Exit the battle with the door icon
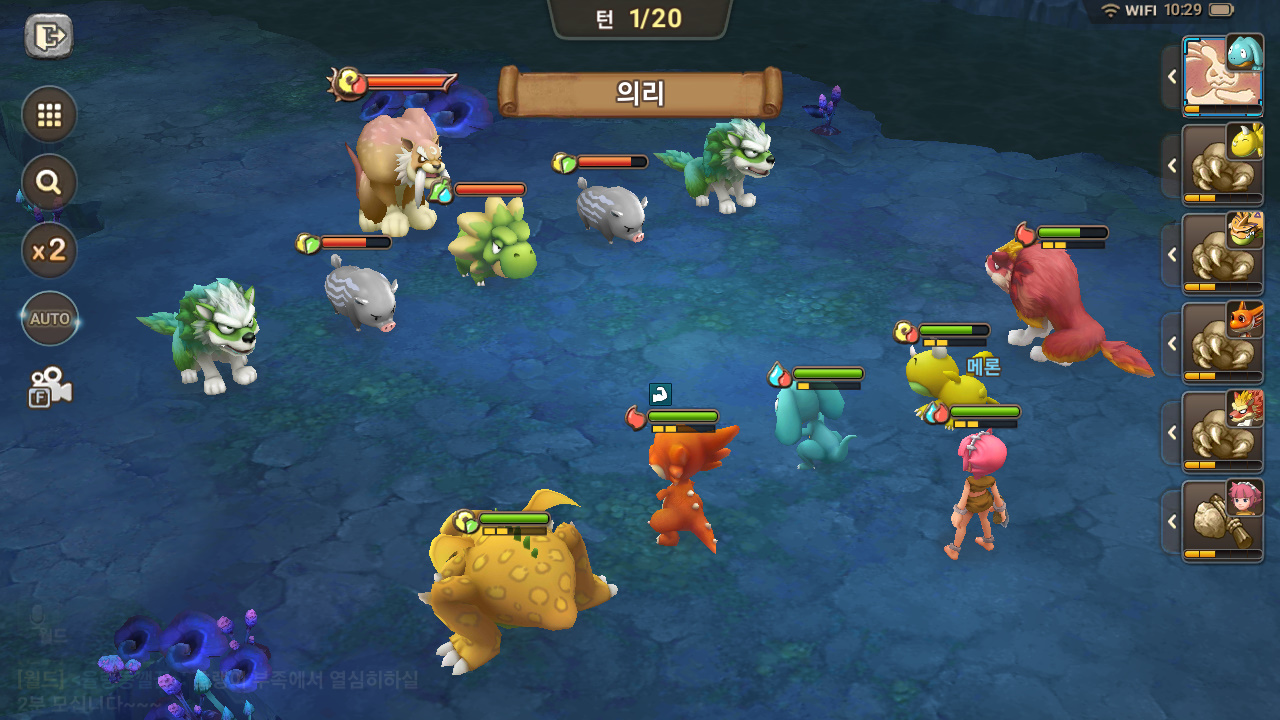 [x=48, y=37]
